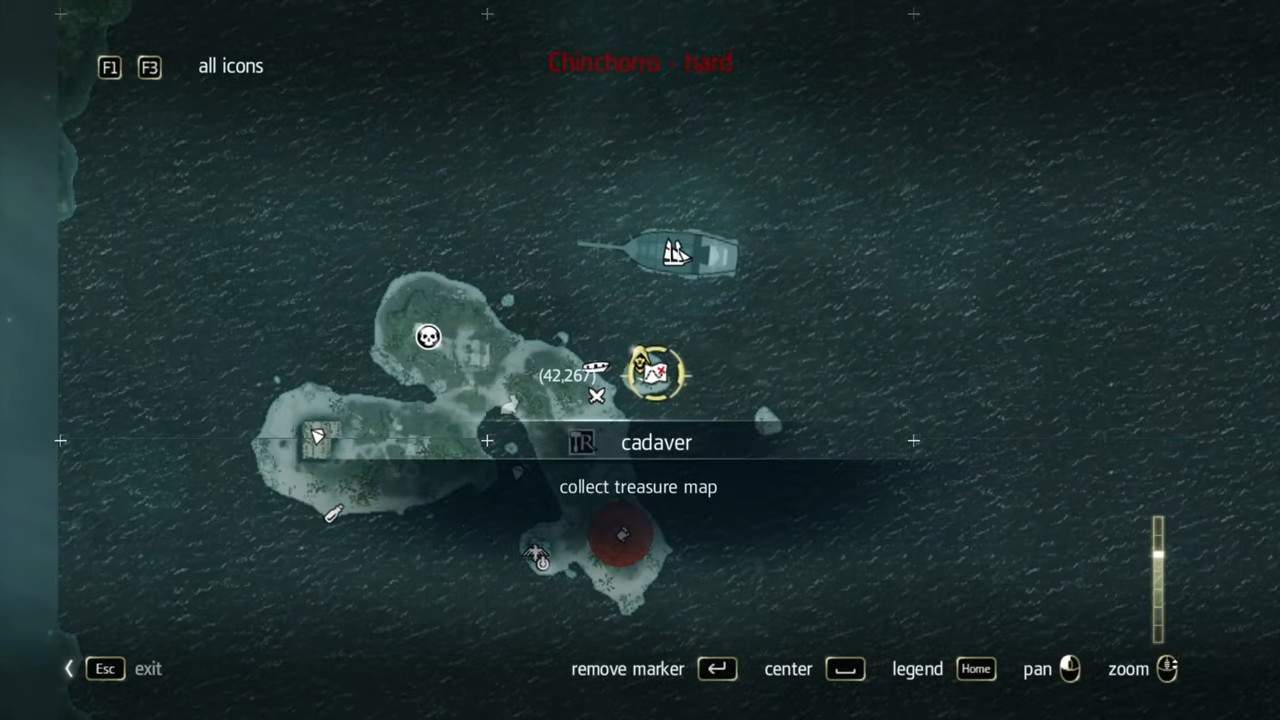
Task: Click the cadaver TR emblem
Action: coord(583,442)
